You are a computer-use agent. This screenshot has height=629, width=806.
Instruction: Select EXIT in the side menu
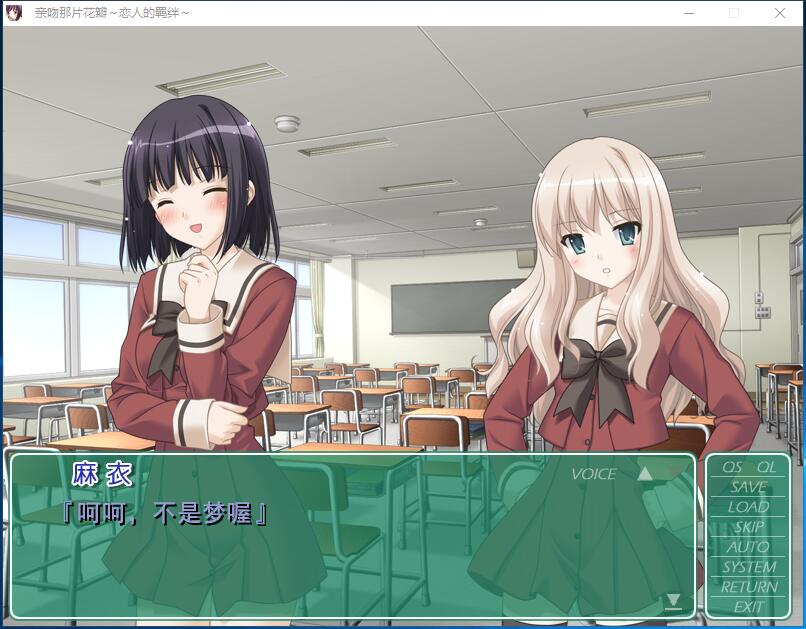point(748,607)
